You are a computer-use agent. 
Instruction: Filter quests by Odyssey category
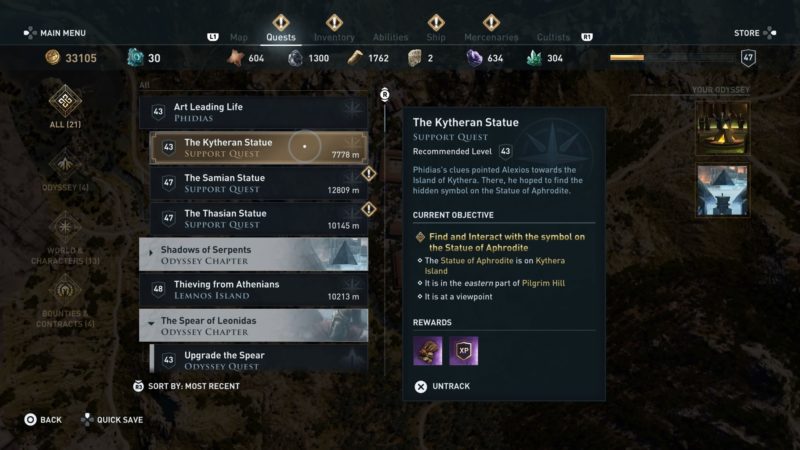tap(66, 171)
